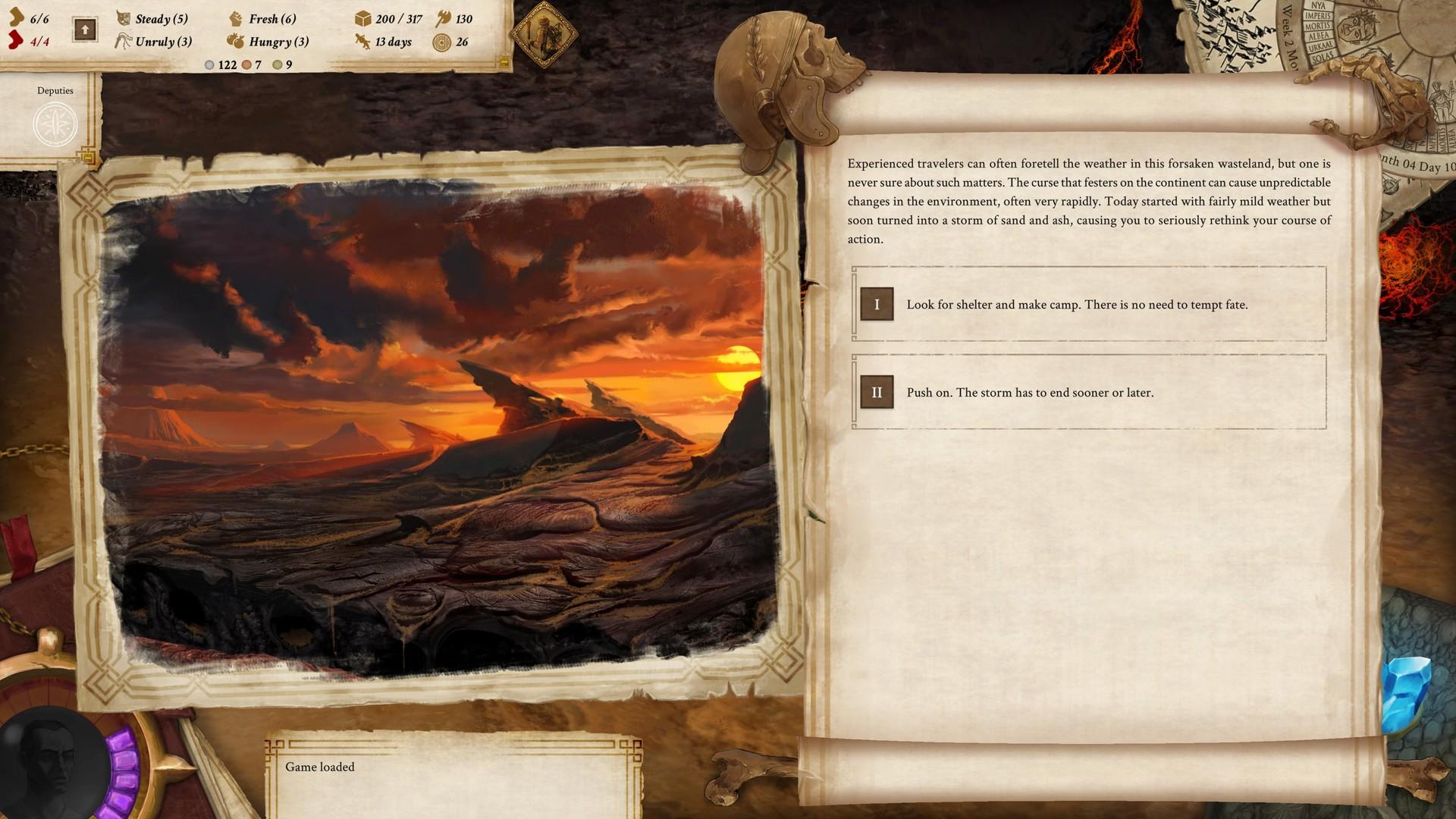Click the Hungry food icon
1456x819 pixels.
point(236,42)
